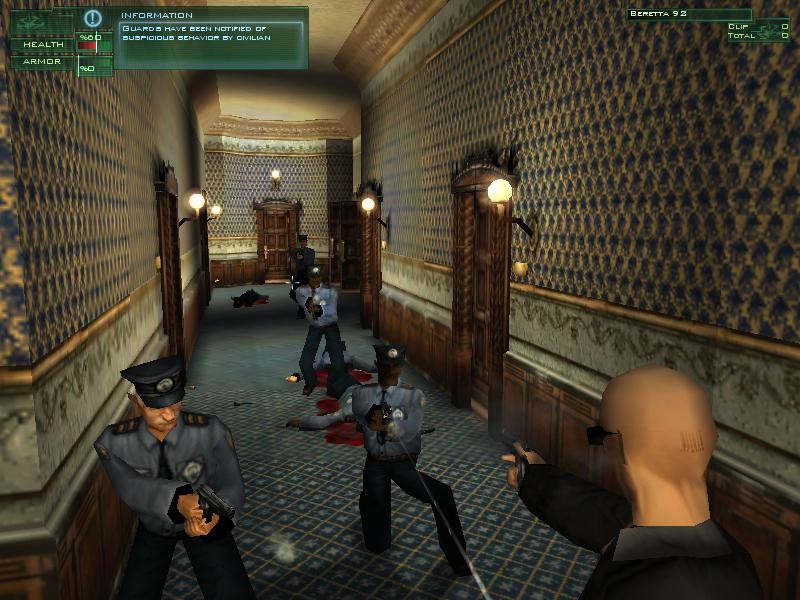This screenshot has height=600, width=800.
Task: Open the guard notification message box
Action: click(210, 38)
